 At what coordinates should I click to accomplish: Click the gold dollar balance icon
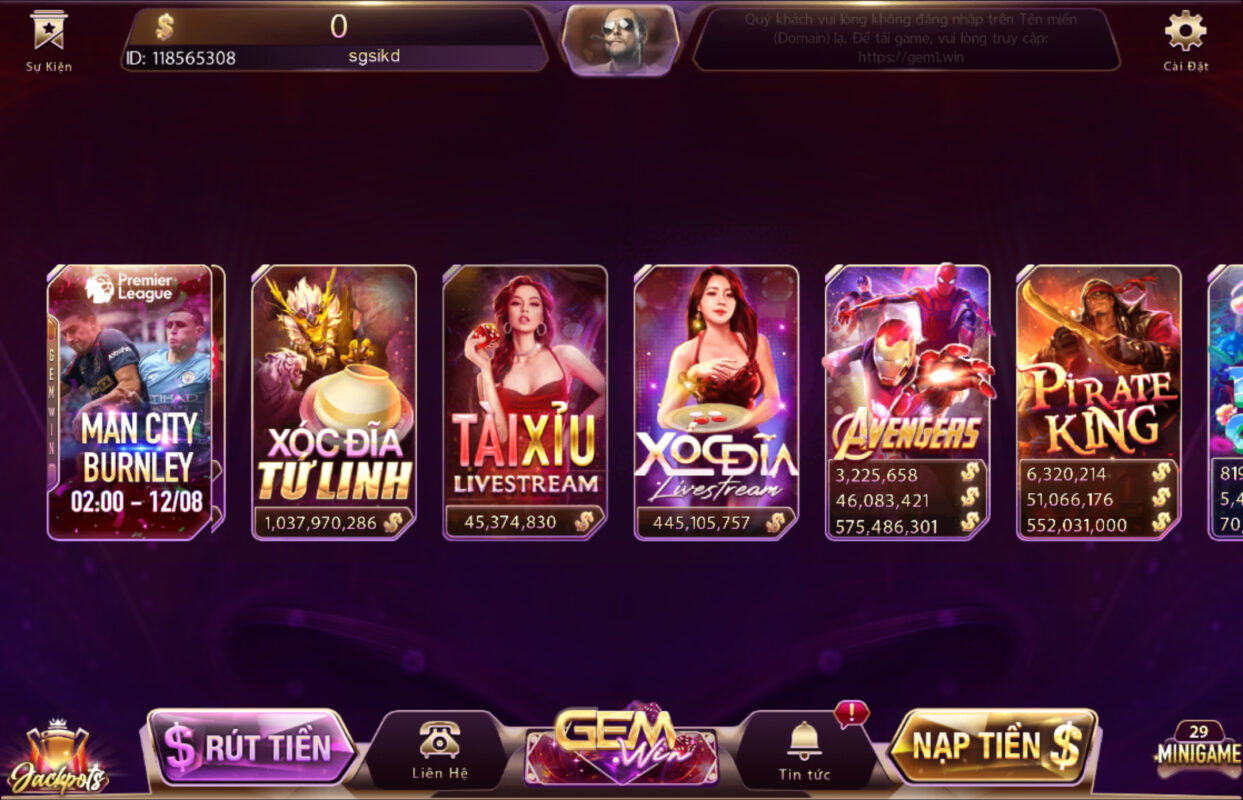click(165, 27)
